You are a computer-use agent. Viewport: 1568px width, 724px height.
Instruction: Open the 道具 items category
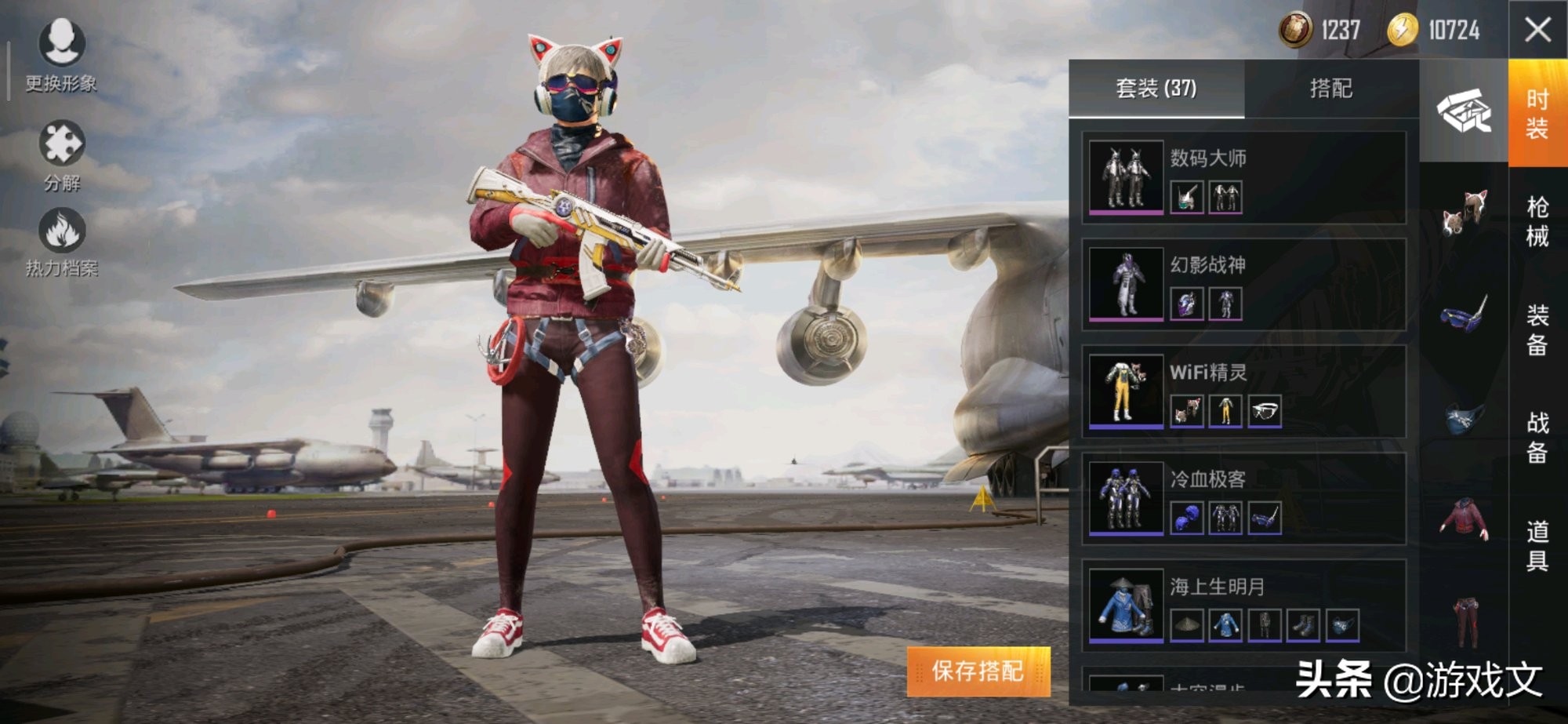click(1537, 545)
